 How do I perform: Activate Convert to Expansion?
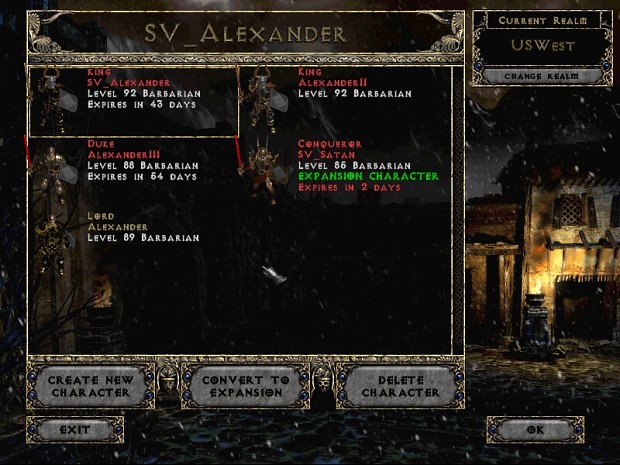click(245, 386)
